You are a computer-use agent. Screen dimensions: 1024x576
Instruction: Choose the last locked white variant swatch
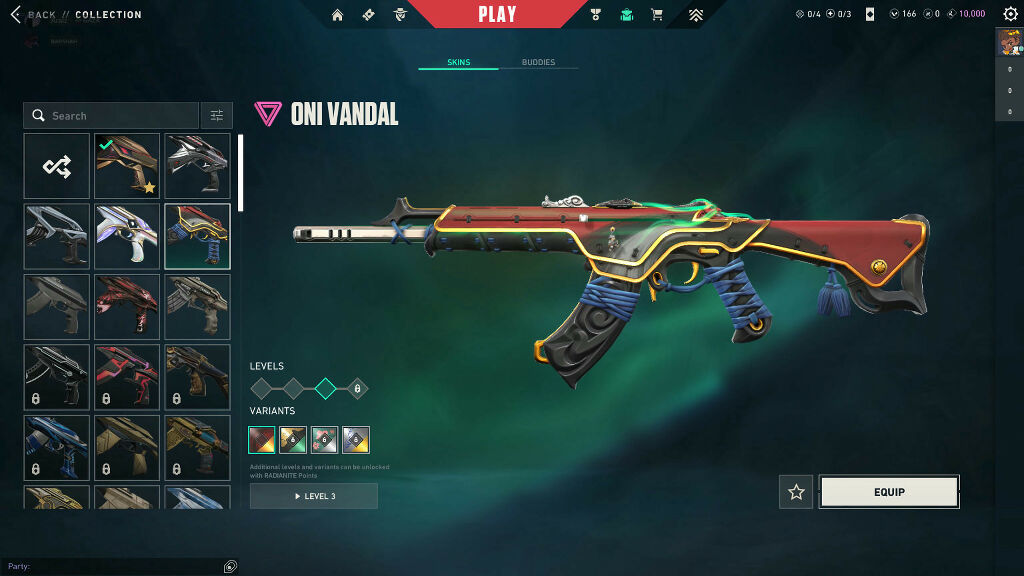[356, 439]
